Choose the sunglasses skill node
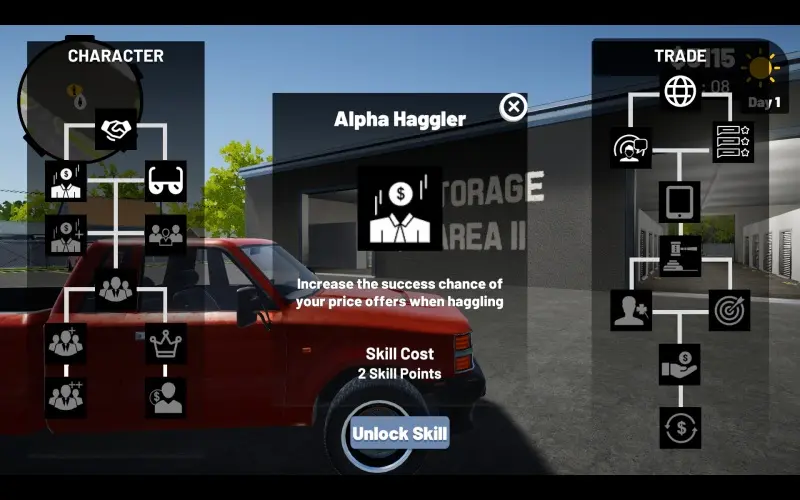 (166, 182)
